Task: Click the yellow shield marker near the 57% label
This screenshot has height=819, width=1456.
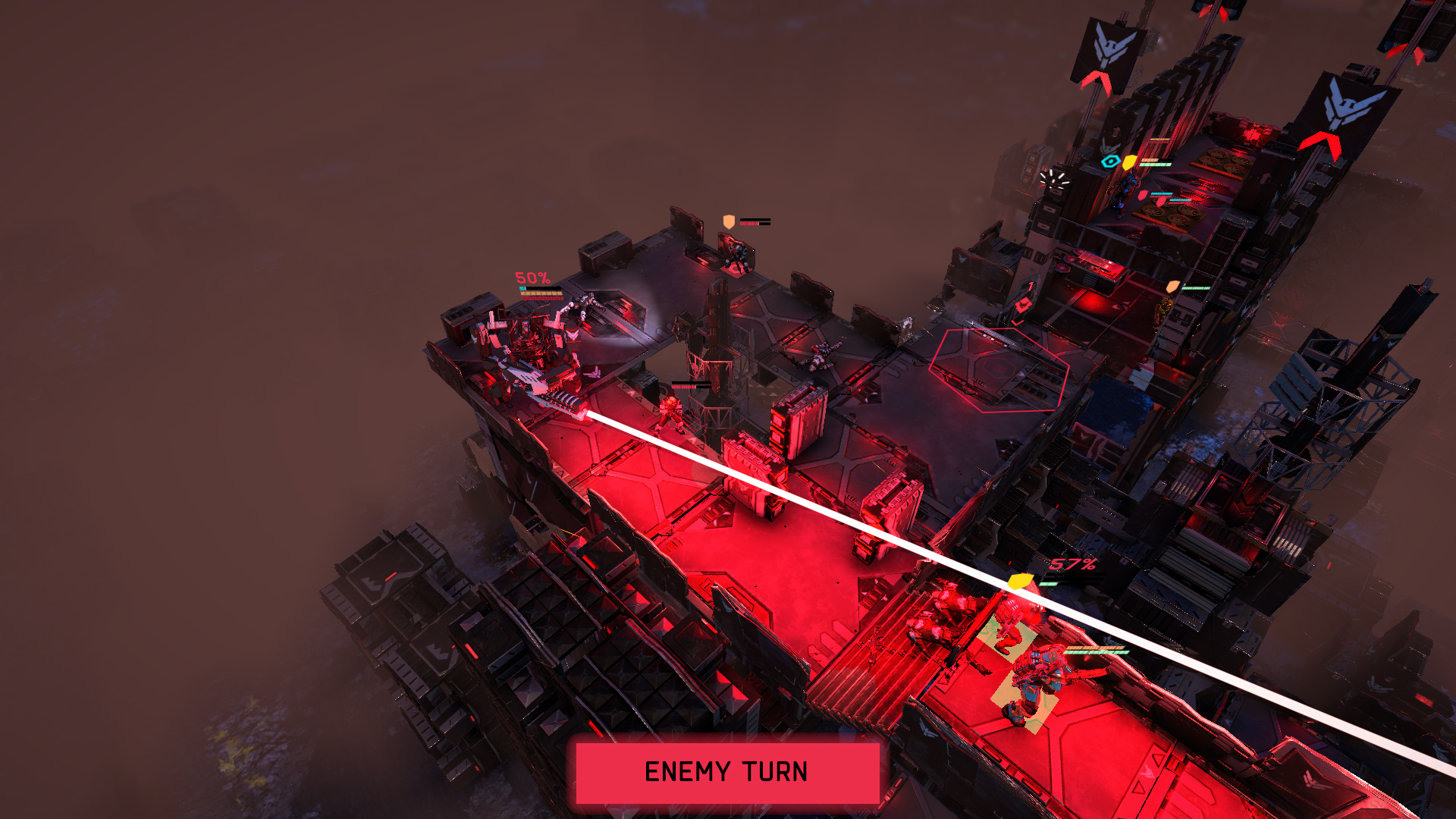Action: point(1021,582)
